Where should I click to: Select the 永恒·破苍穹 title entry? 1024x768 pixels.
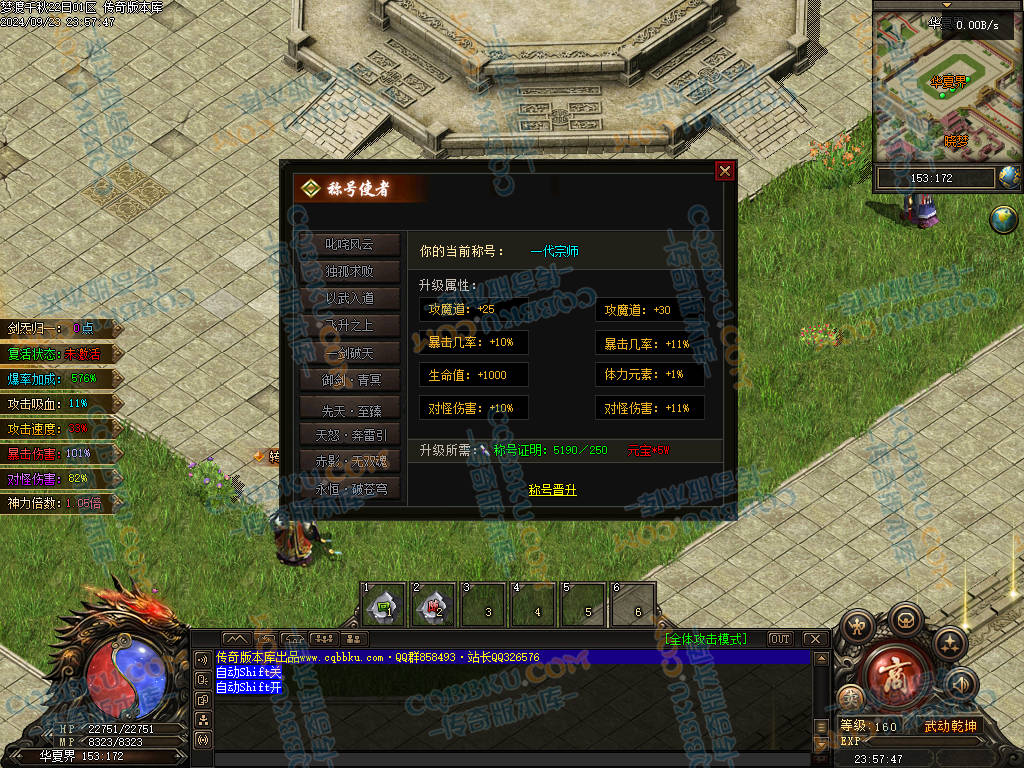pos(349,490)
